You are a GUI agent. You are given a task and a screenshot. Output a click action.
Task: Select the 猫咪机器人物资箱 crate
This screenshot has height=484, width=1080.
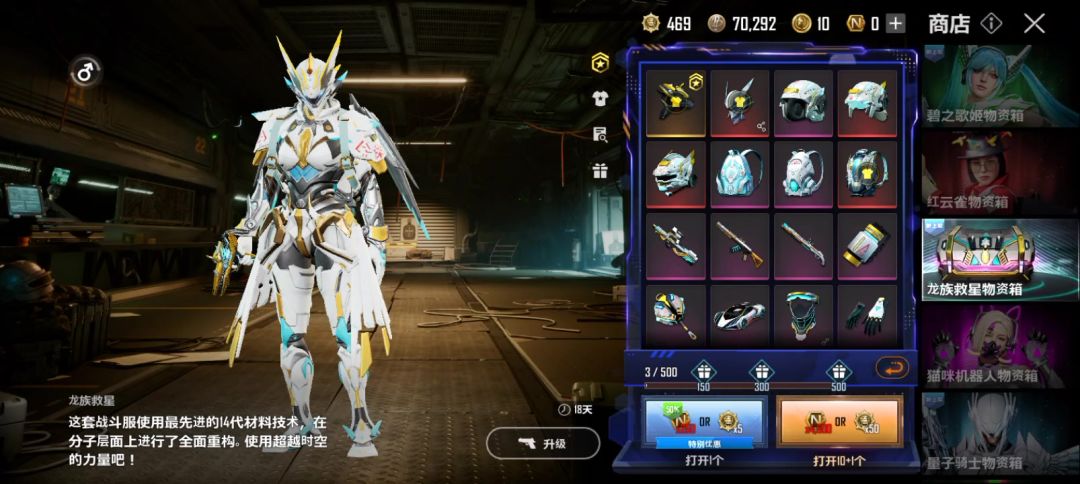coord(1000,345)
